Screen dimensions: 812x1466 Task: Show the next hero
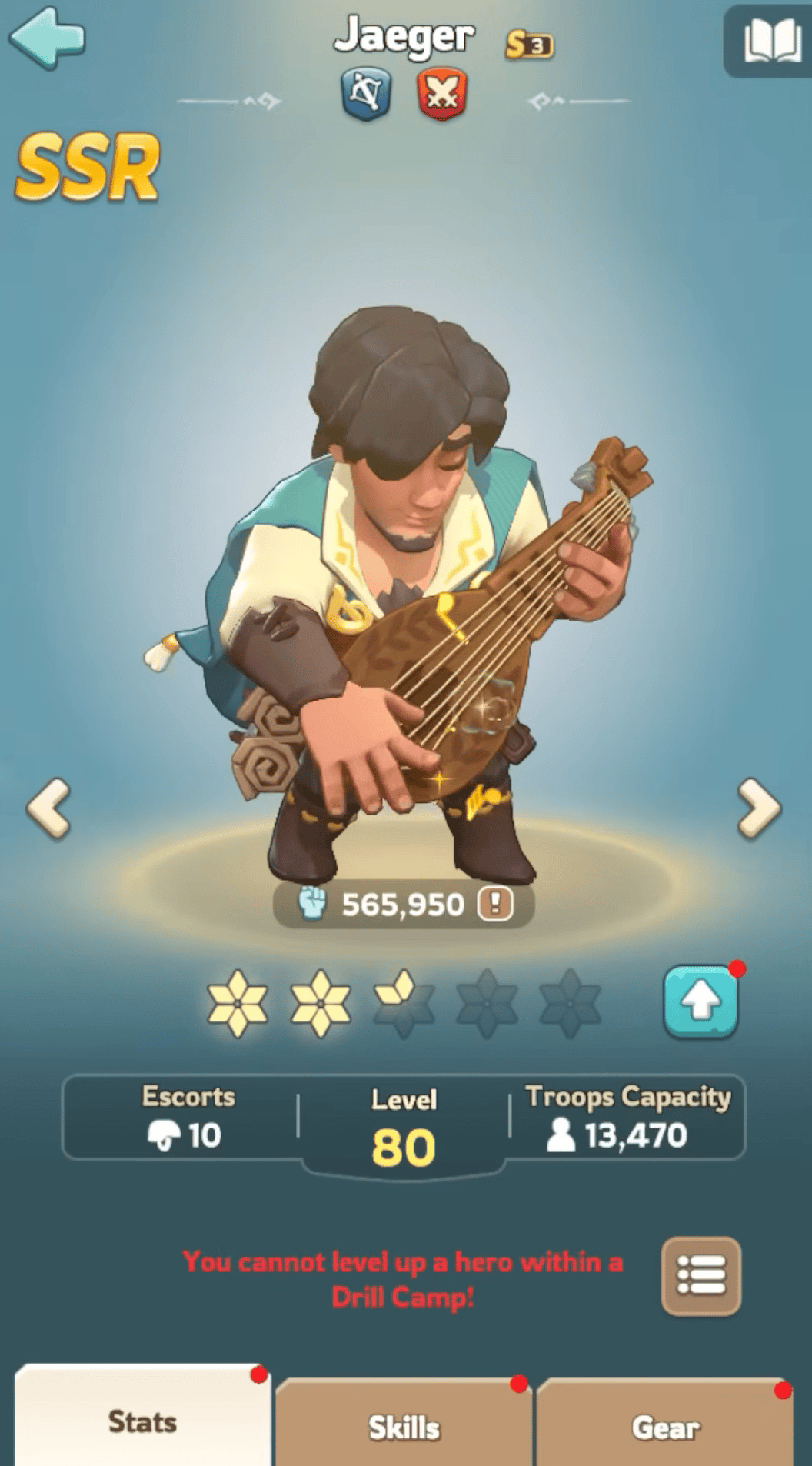pyautogui.click(x=759, y=808)
